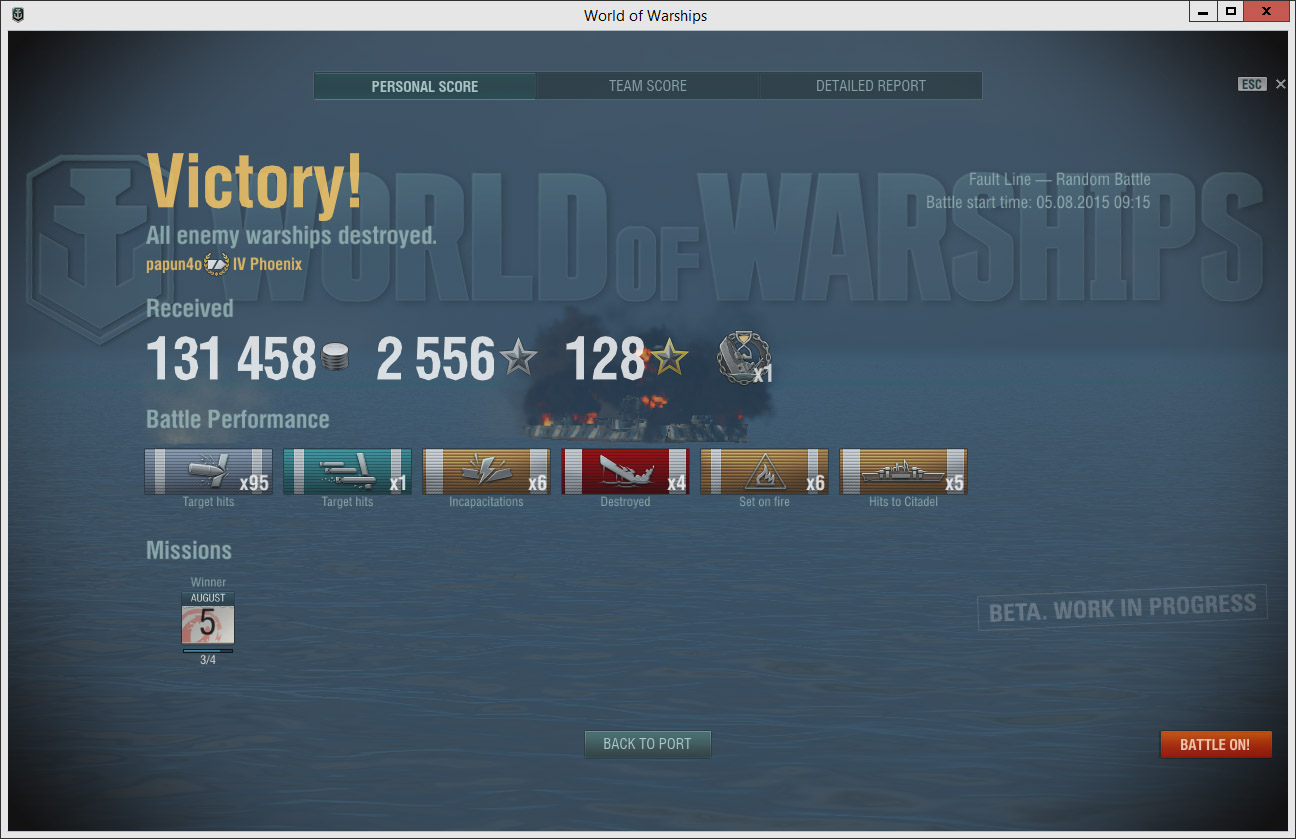Switch to the Team Score tab
This screenshot has width=1296, height=839.
647,86
